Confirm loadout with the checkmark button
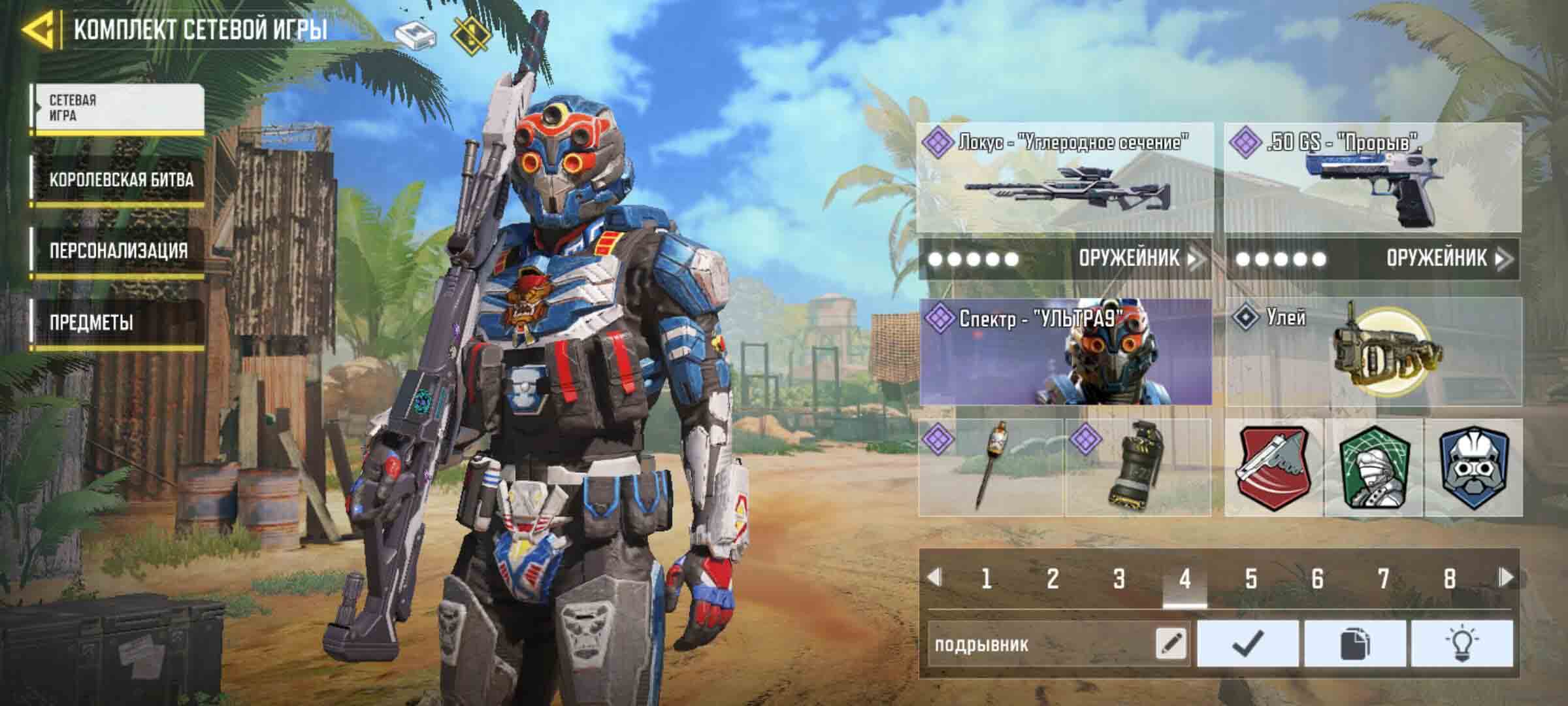This screenshot has width=1568, height=706. (1248, 644)
